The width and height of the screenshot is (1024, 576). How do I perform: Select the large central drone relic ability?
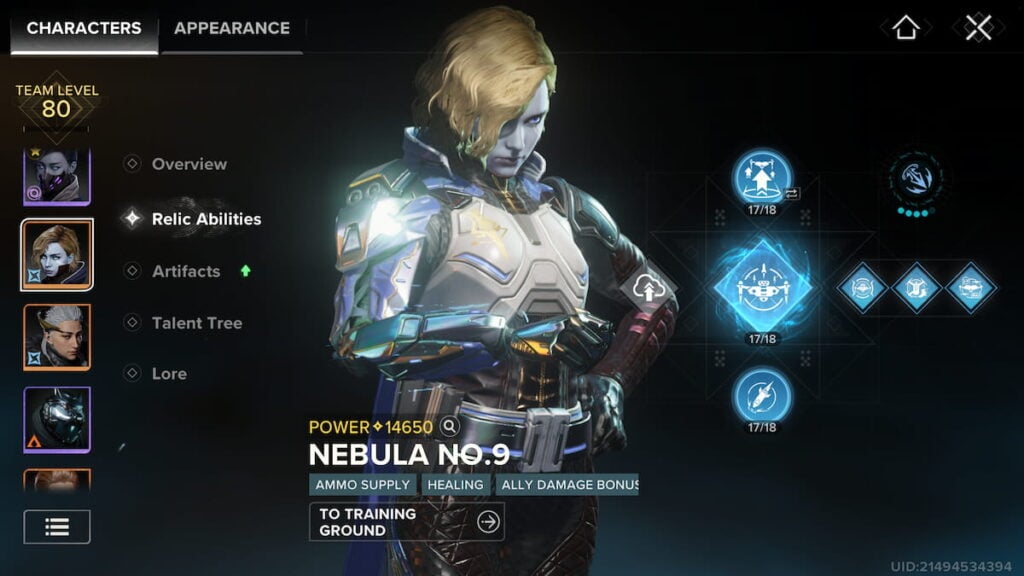[x=762, y=286]
